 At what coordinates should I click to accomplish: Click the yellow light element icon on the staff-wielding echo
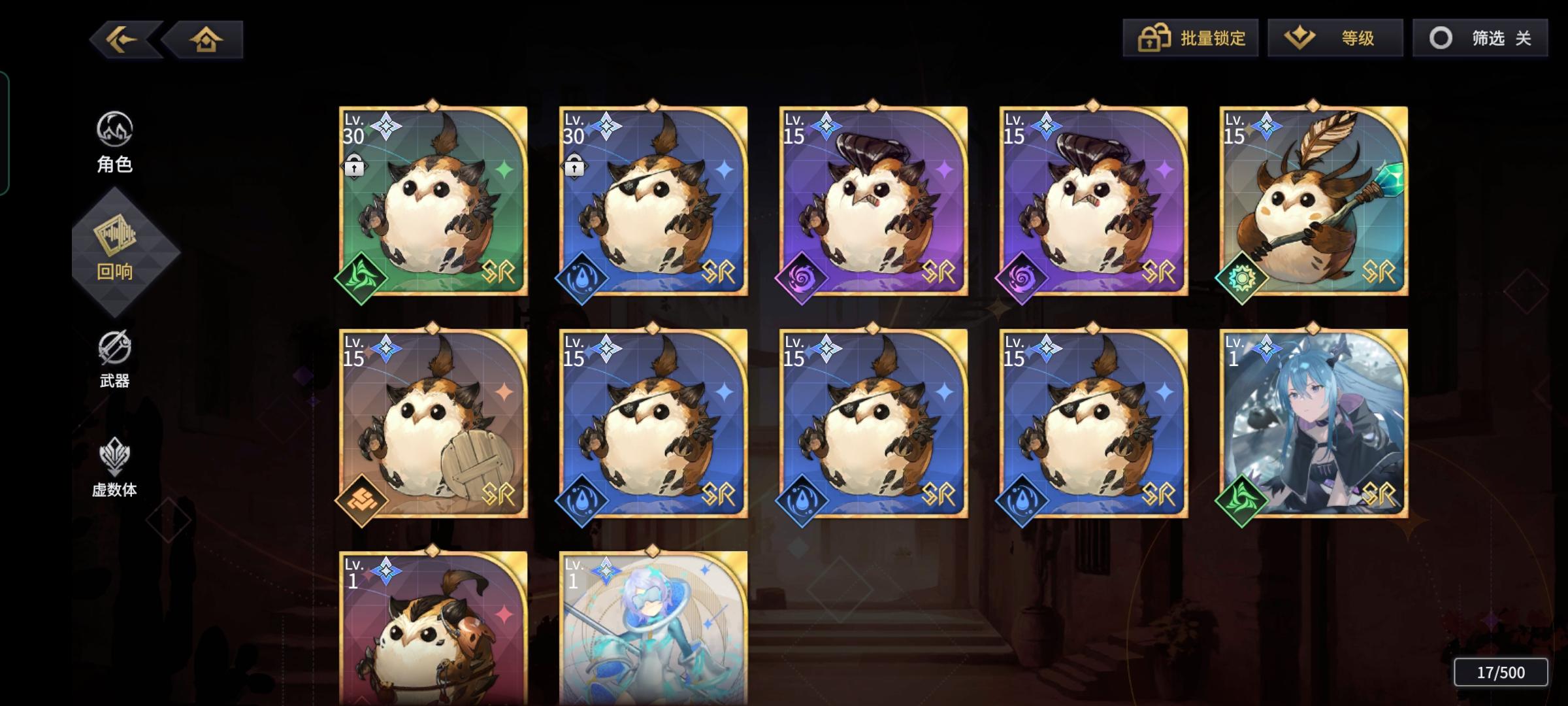click(1243, 278)
